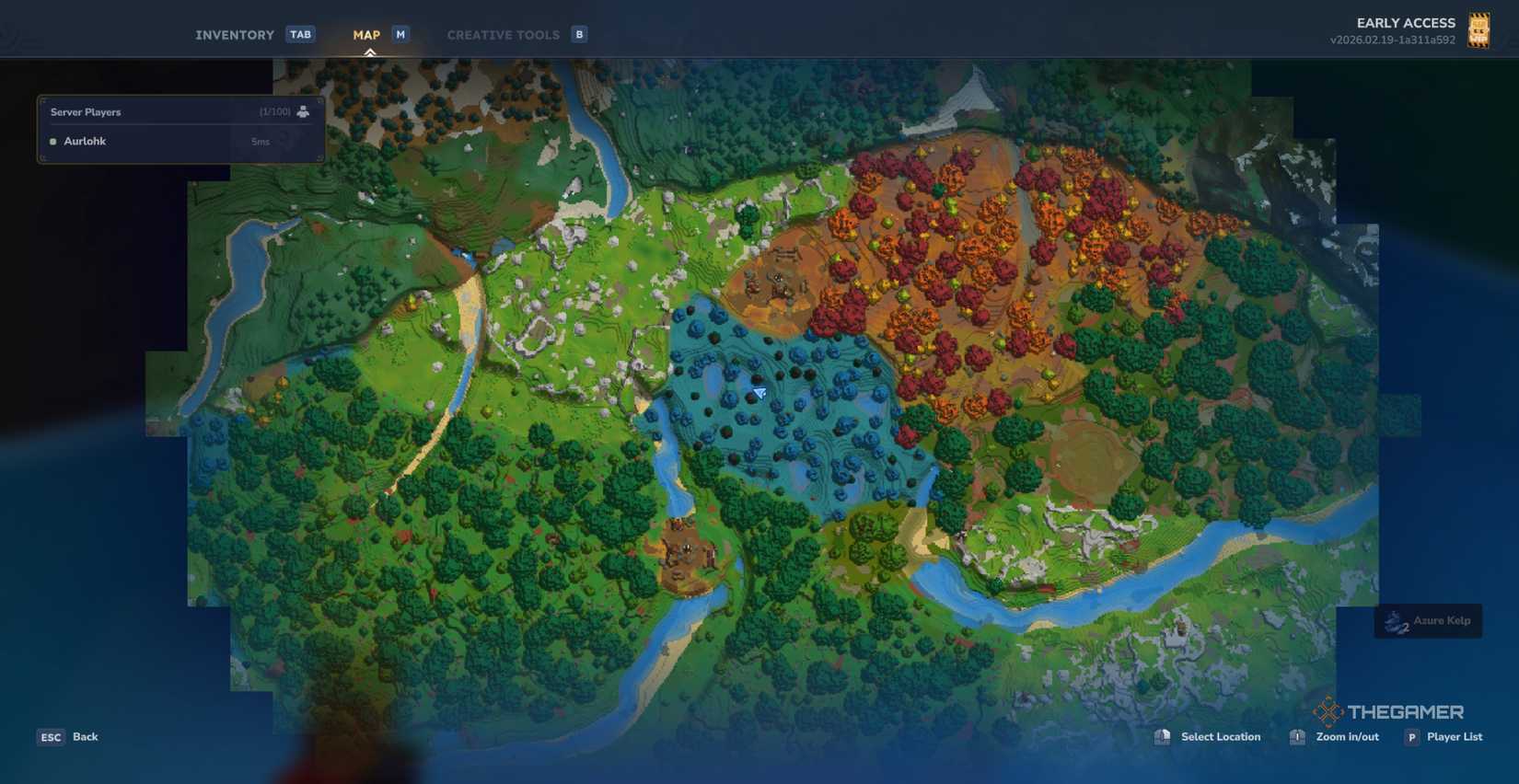Open the Creative Tools tab
This screenshot has width=1519, height=784.
tap(504, 34)
